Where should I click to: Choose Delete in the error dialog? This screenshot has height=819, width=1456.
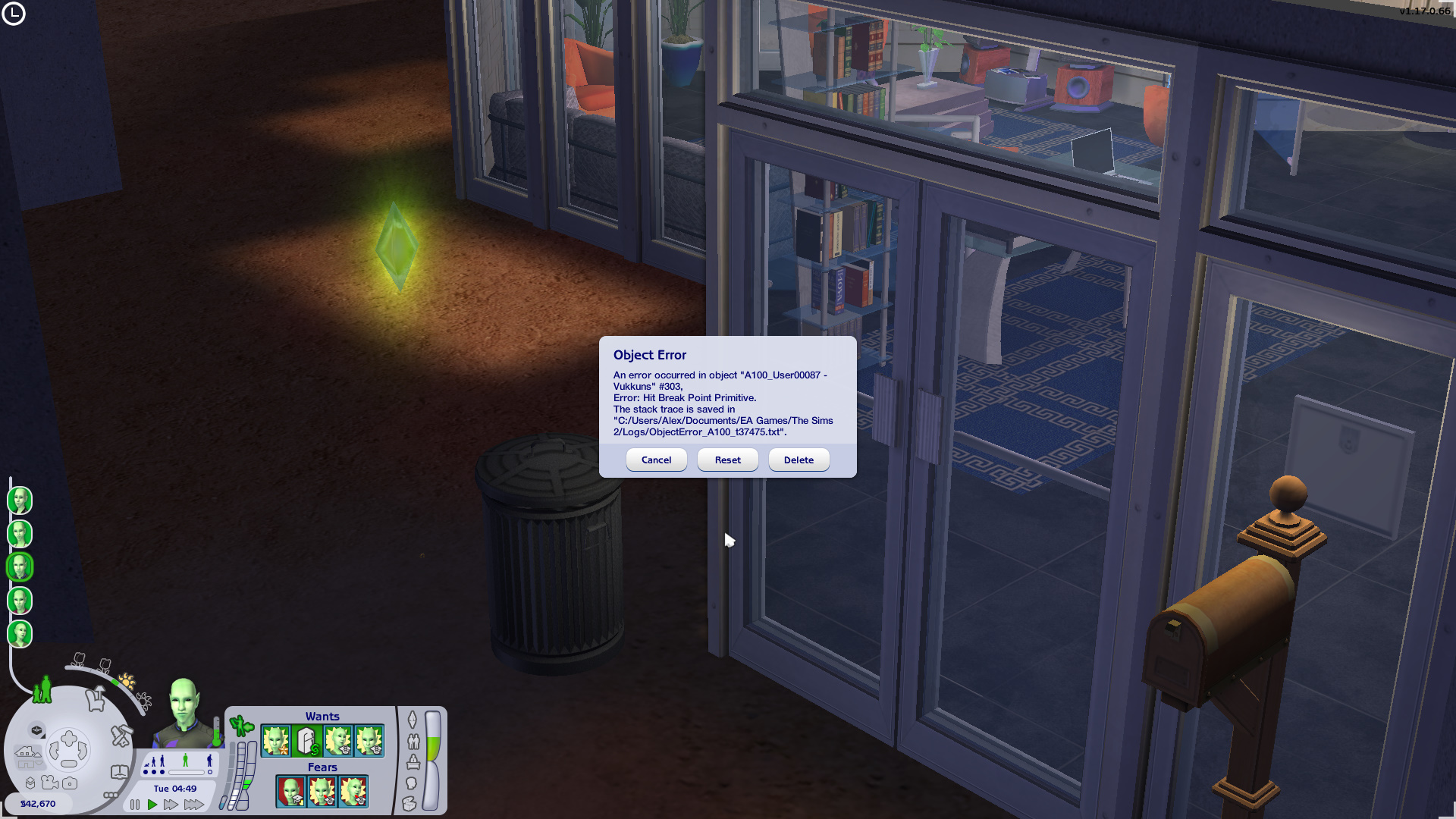pos(799,460)
